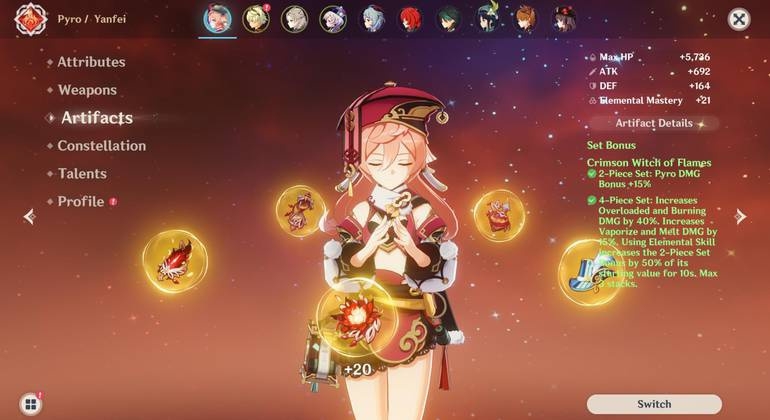
Task: Open the Talents section
Action: [x=82, y=174]
